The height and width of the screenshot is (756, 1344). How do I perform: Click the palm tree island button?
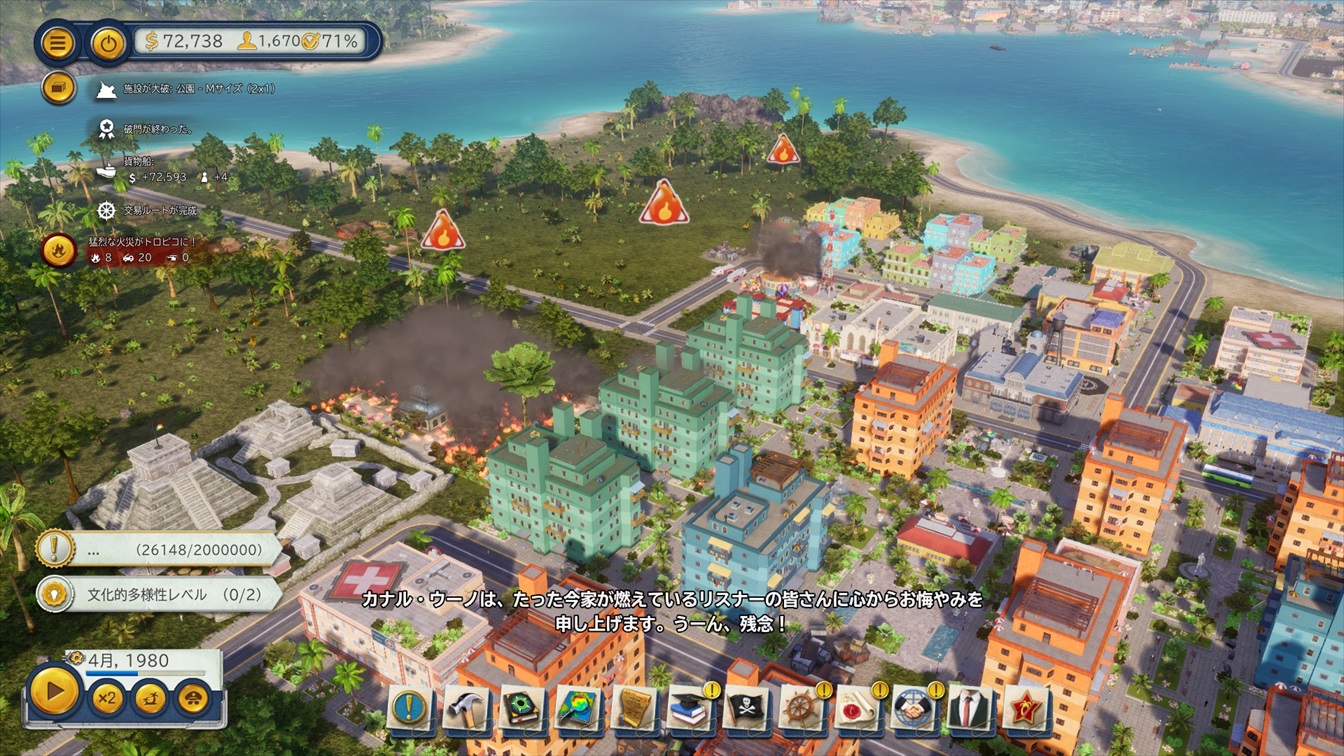tap(150, 697)
